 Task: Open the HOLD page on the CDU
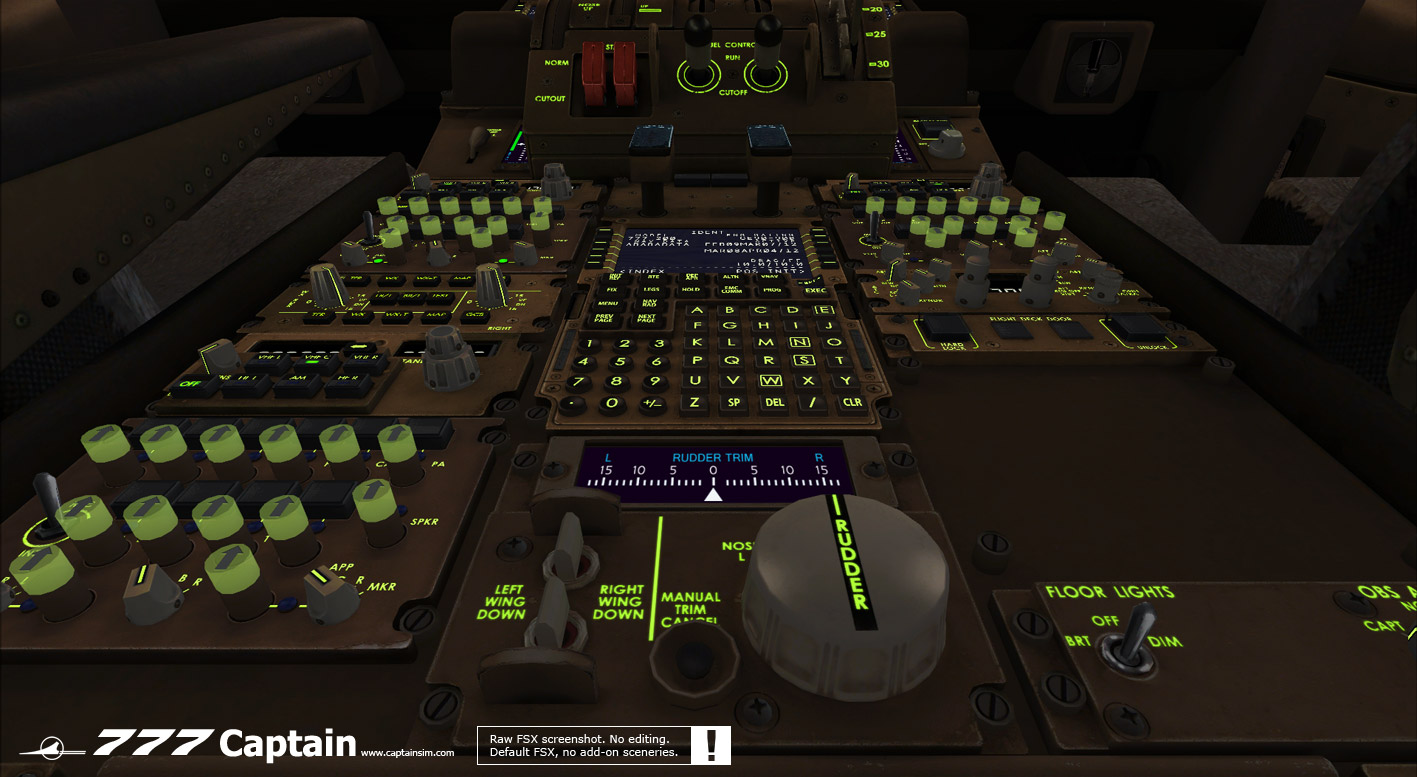(690, 289)
